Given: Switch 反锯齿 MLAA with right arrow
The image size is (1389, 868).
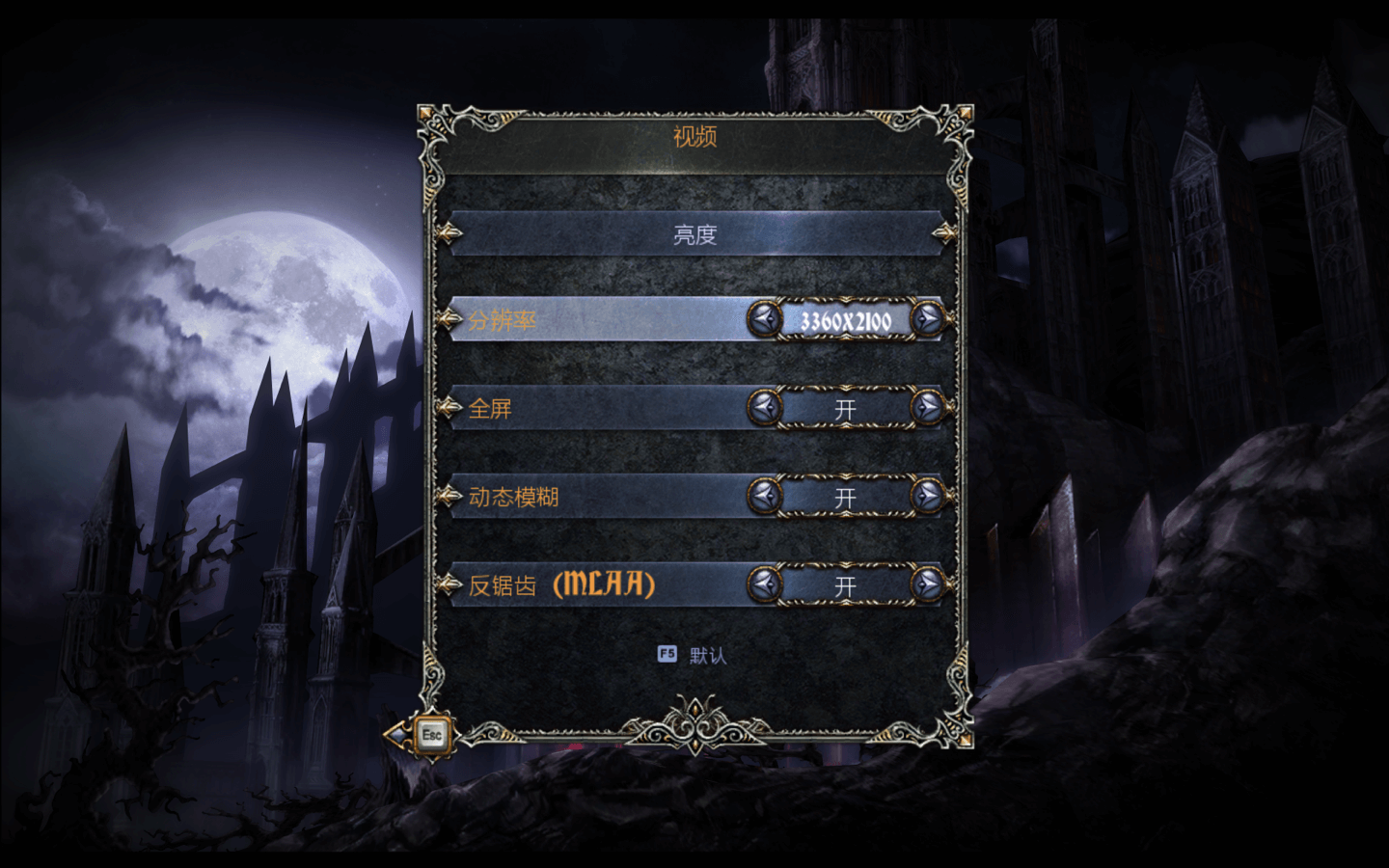Looking at the screenshot, I should (928, 583).
